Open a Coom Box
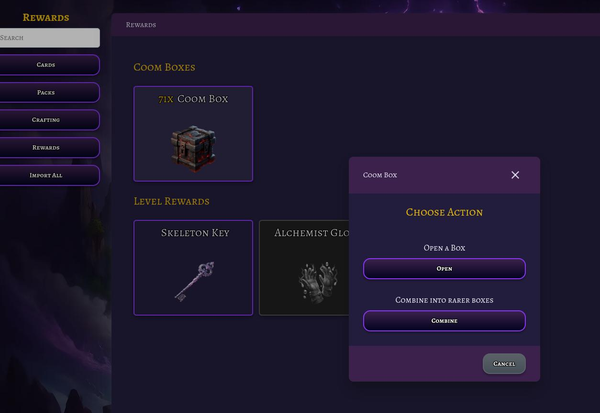600x413 pixels. (444, 269)
